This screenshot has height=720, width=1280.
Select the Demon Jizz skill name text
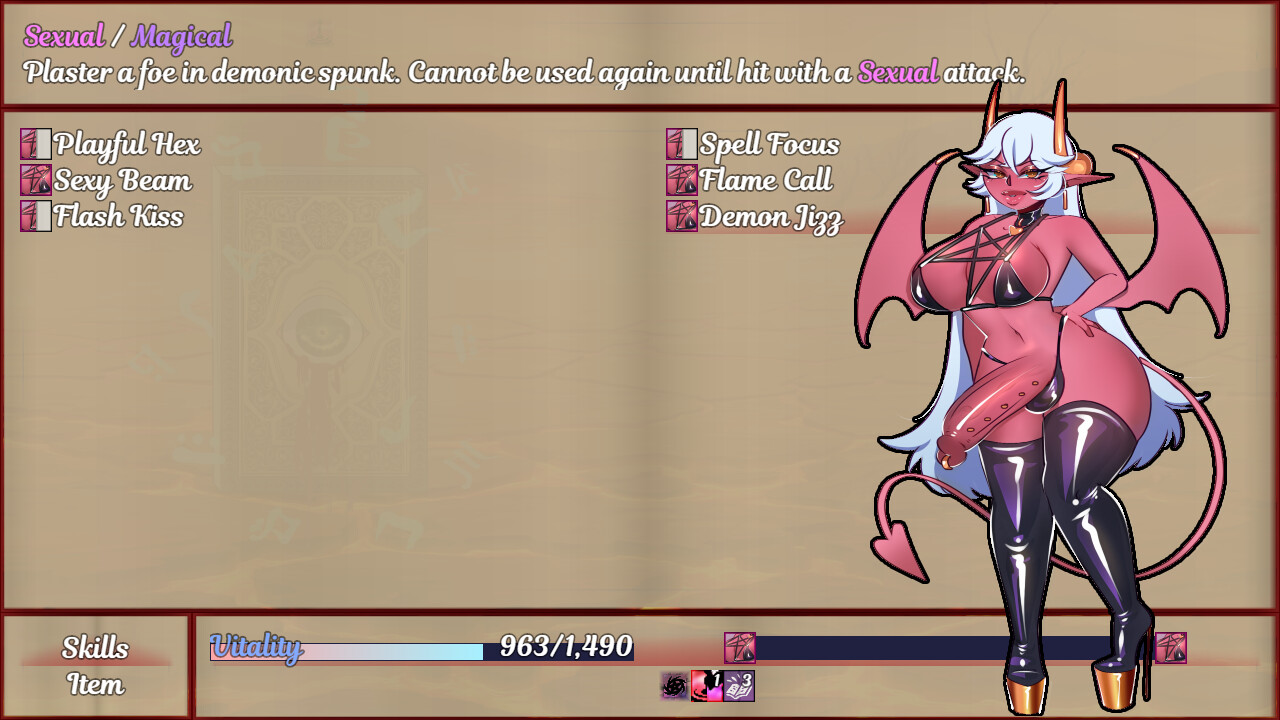[x=773, y=216]
